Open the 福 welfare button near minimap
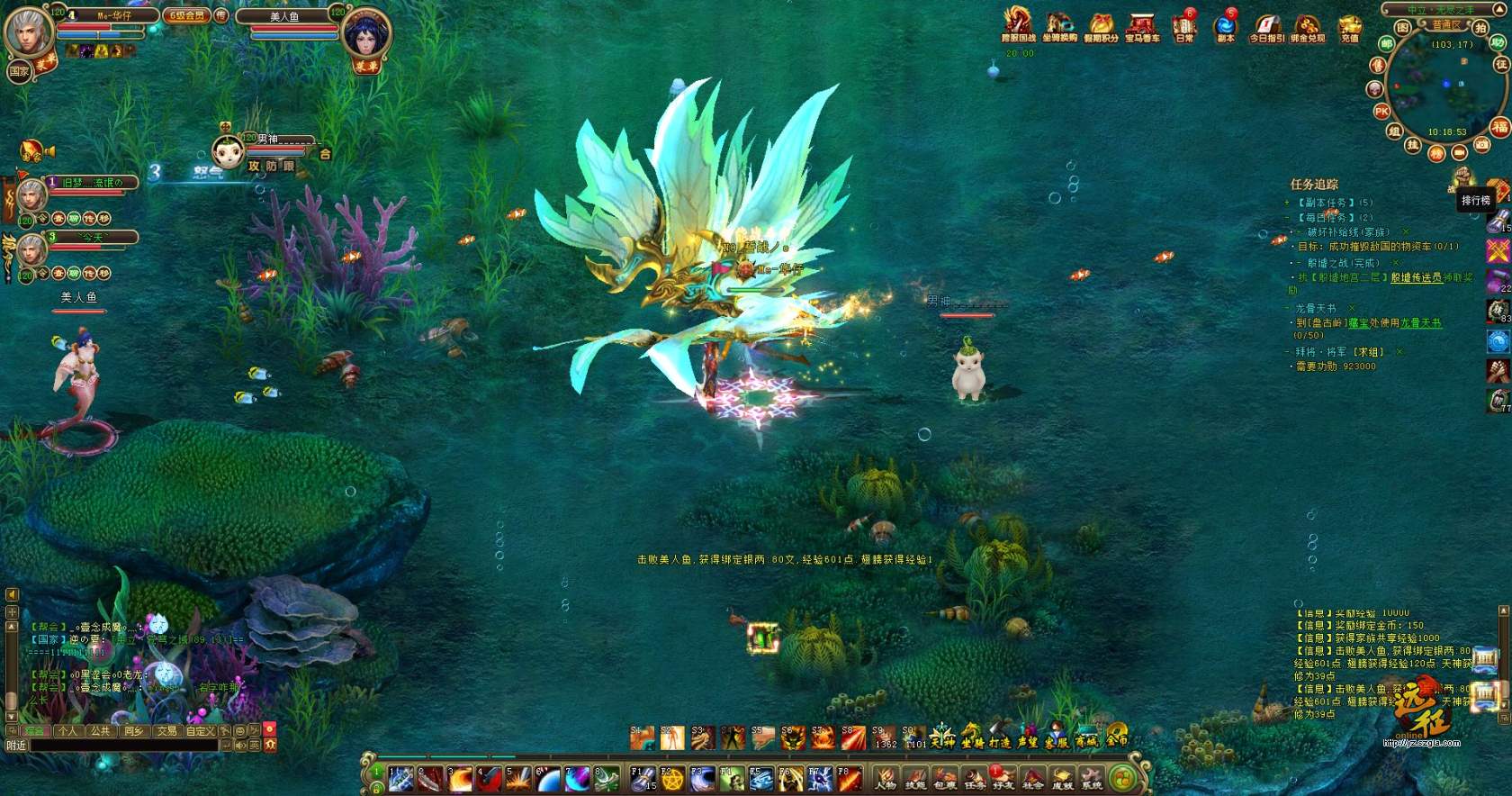This screenshot has width=1512, height=796. pos(1499,126)
